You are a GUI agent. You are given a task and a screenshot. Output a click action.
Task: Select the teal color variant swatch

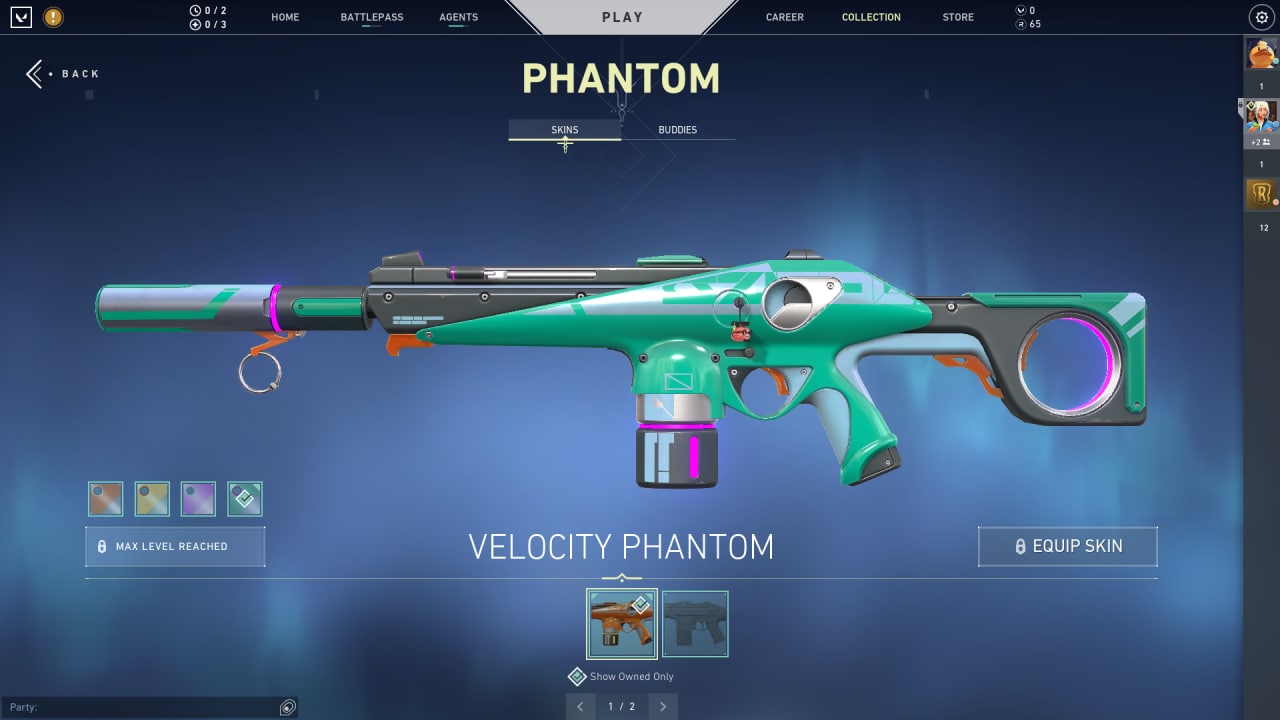[x=244, y=499]
